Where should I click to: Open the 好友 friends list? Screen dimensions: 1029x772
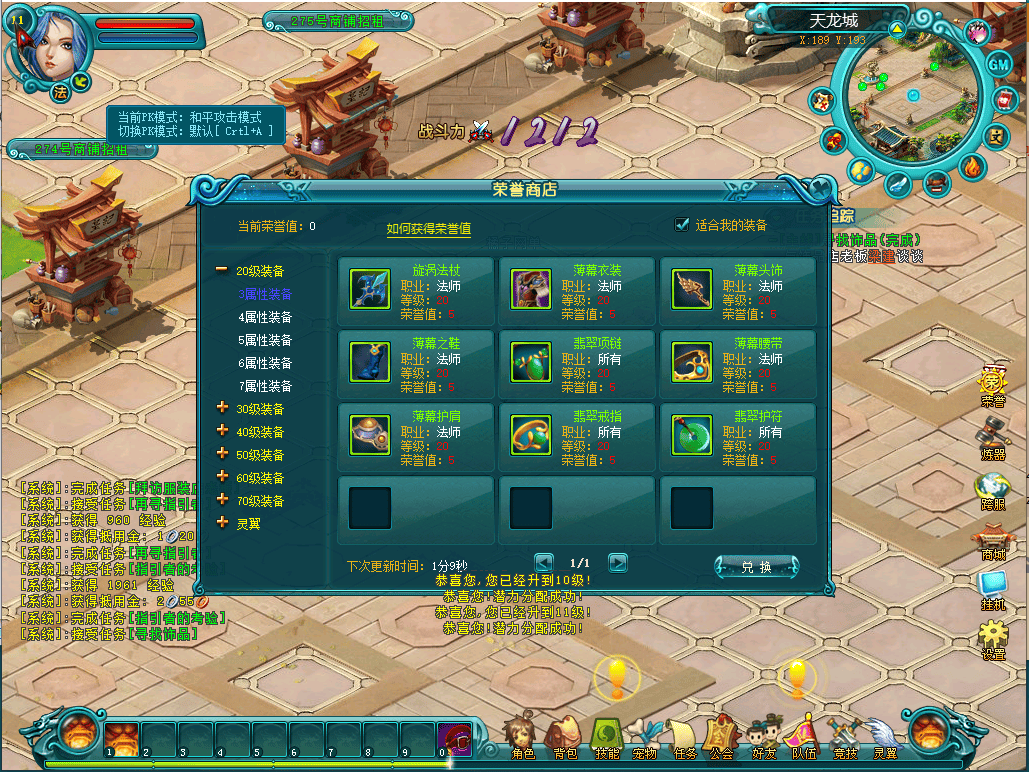(x=764, y=738)
